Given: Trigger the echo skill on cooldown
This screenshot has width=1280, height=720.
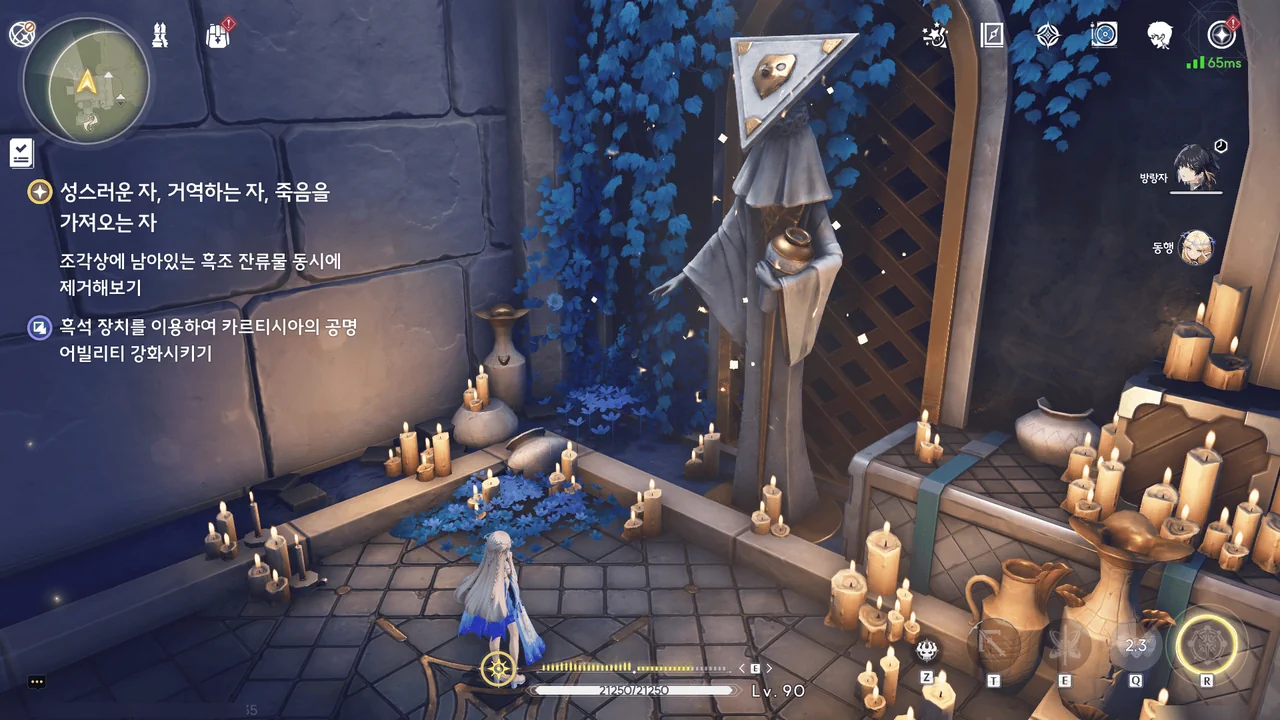Looking at the screenshot, I should (x=1136, y=647).
